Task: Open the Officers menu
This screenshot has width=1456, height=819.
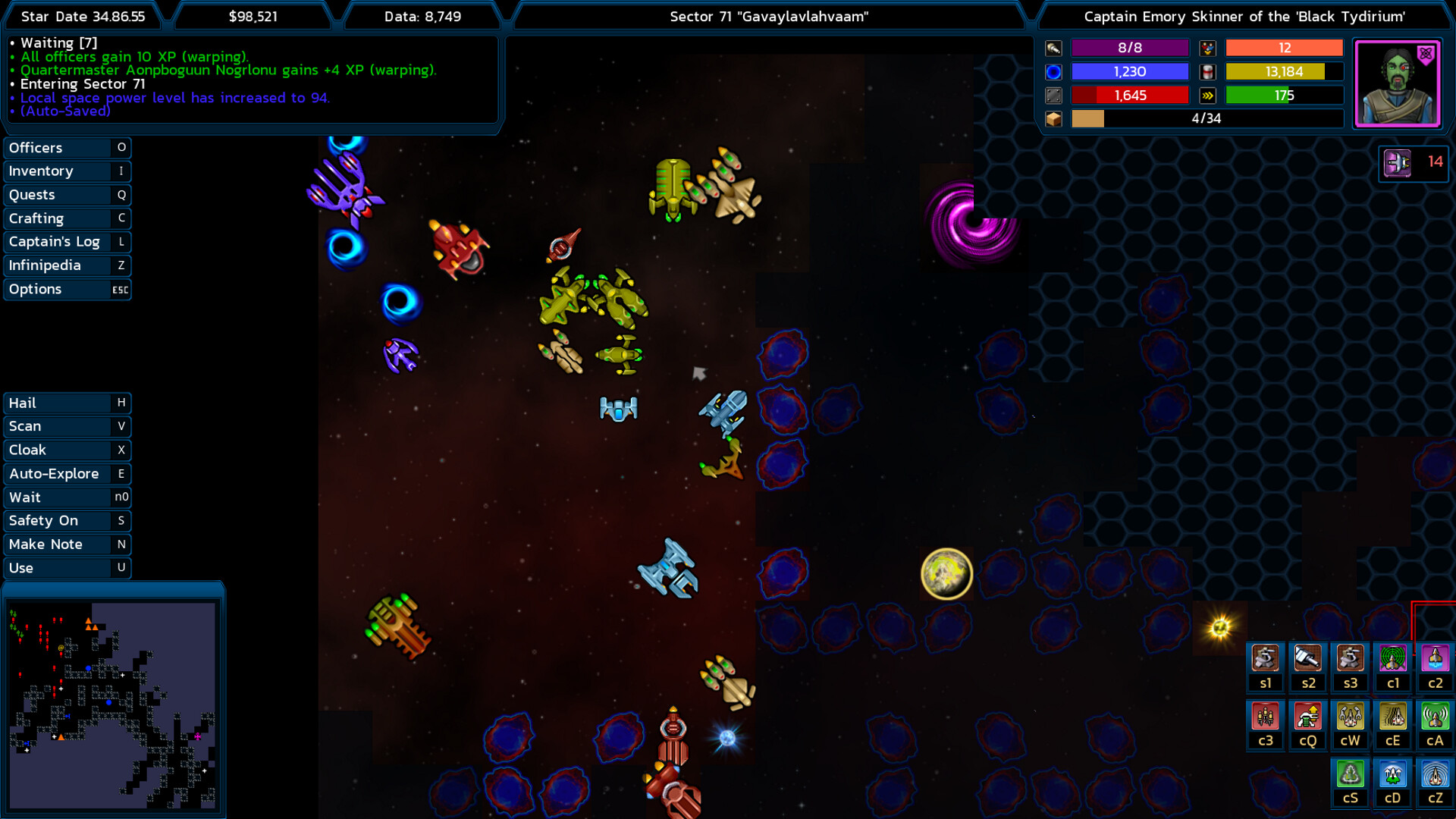Action: 67,148
